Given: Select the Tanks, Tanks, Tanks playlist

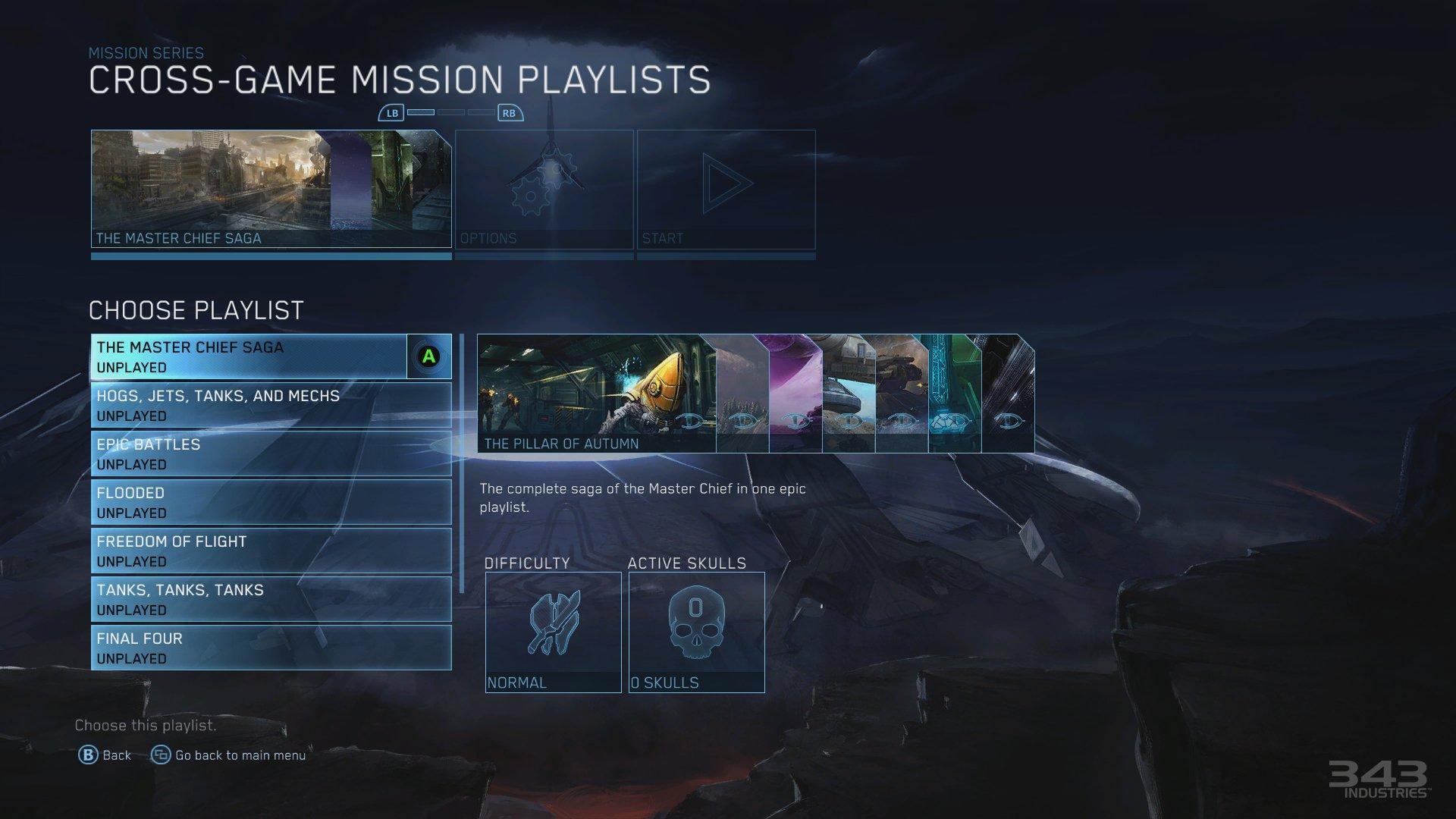Looking at the screenshot, I should 250,599.
